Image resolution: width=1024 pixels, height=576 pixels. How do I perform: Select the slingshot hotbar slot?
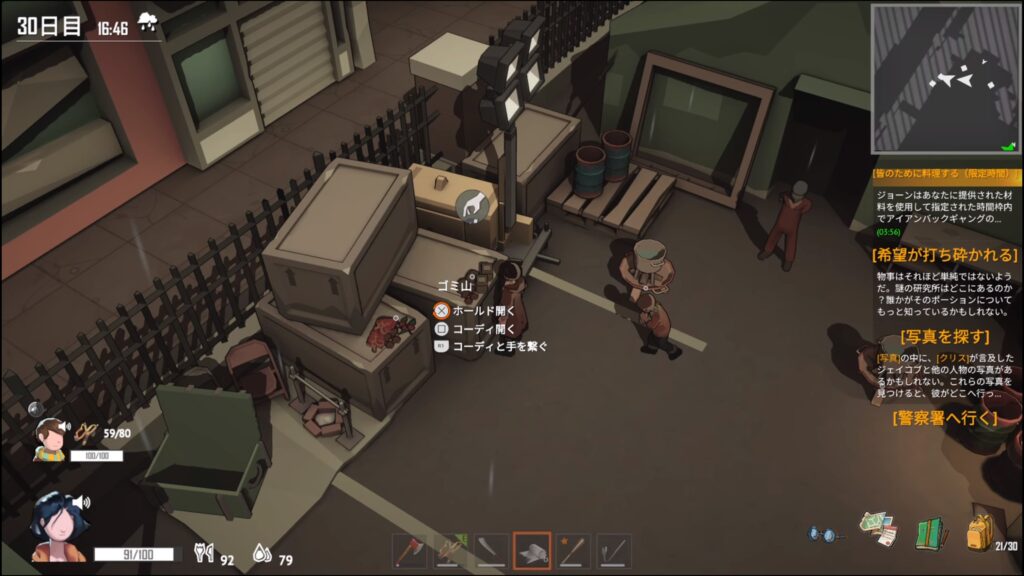click(x=451, y=550)
